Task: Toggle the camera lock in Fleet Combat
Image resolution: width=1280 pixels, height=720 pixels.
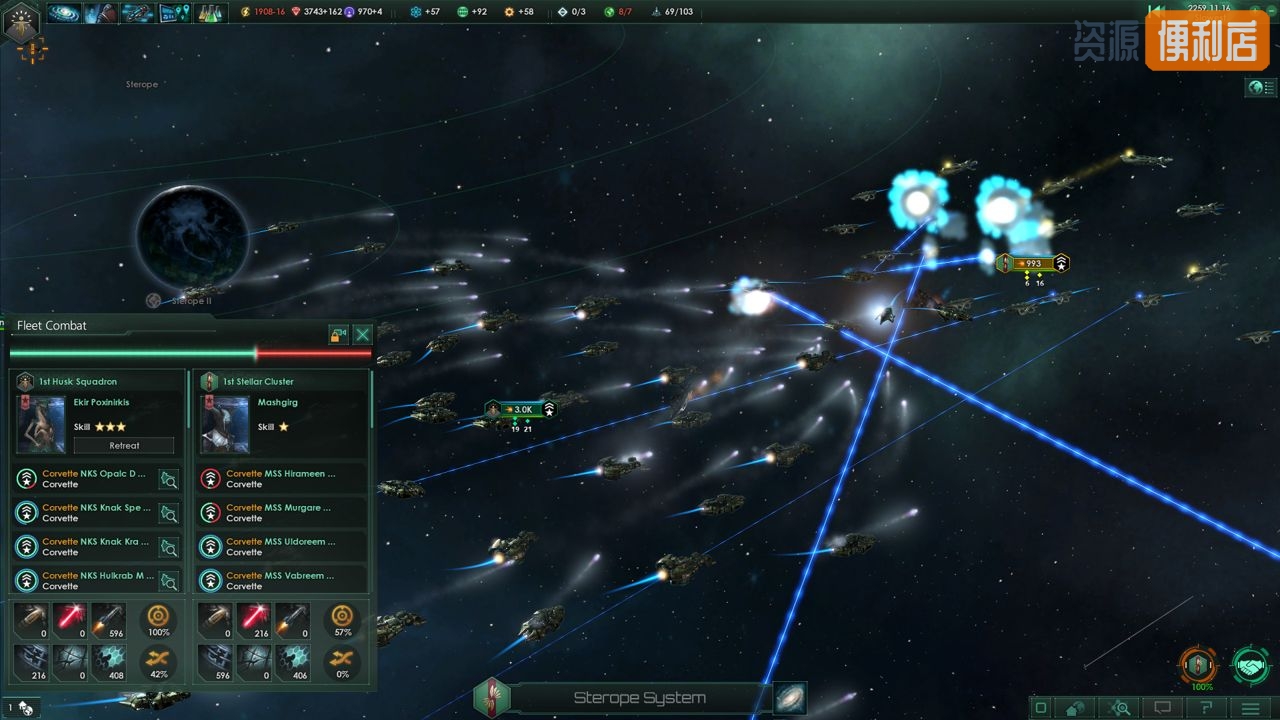Action: pos(339,335)
